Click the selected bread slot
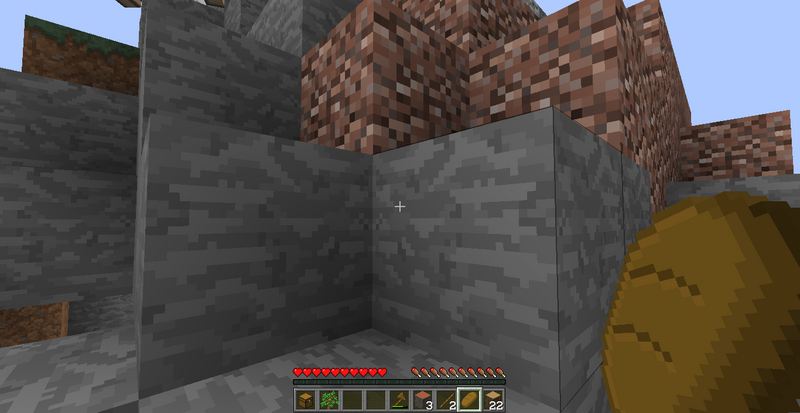 pos(468,401)
